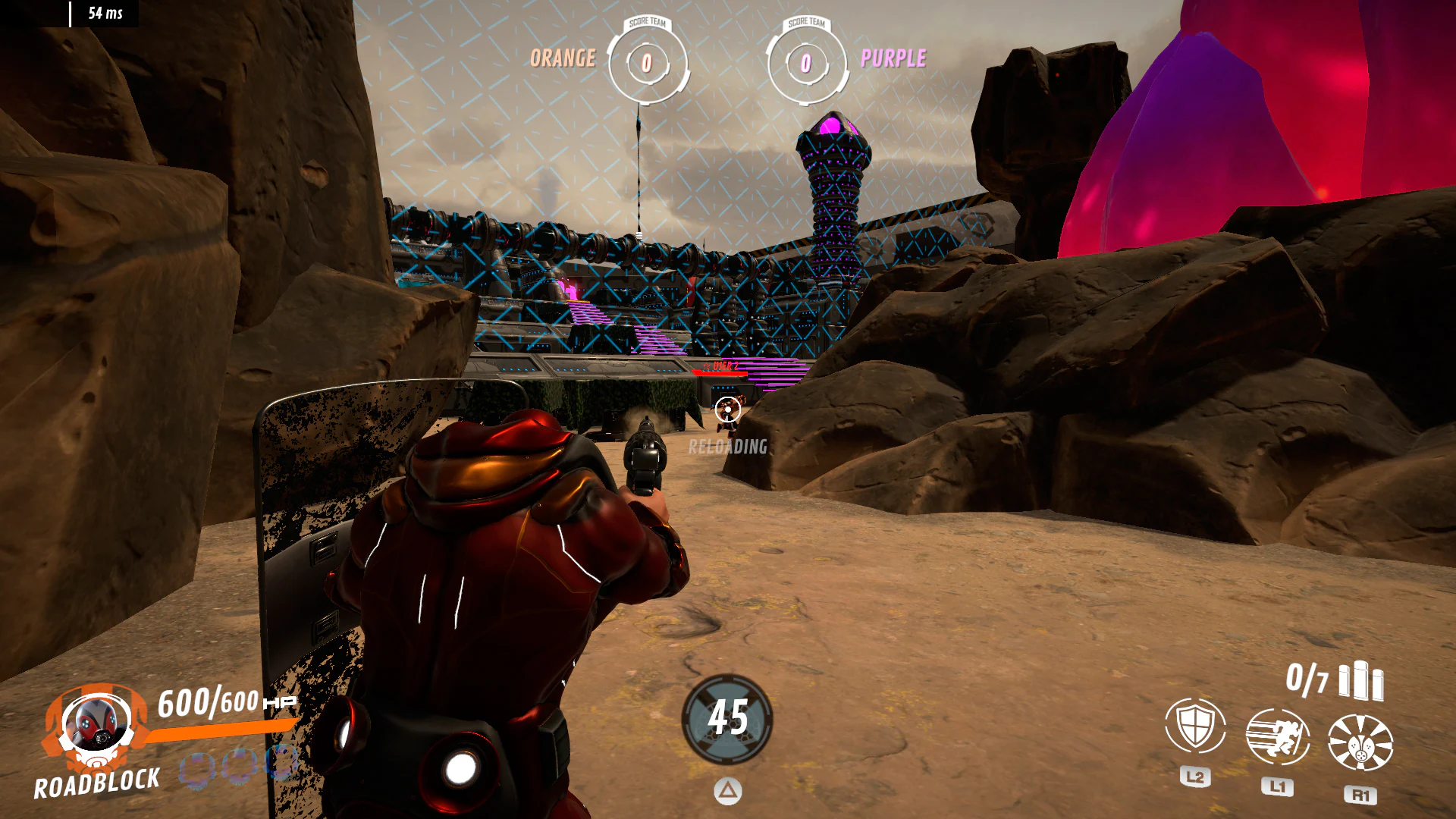Click the Score Team label above the orange zero

point(646,24)
